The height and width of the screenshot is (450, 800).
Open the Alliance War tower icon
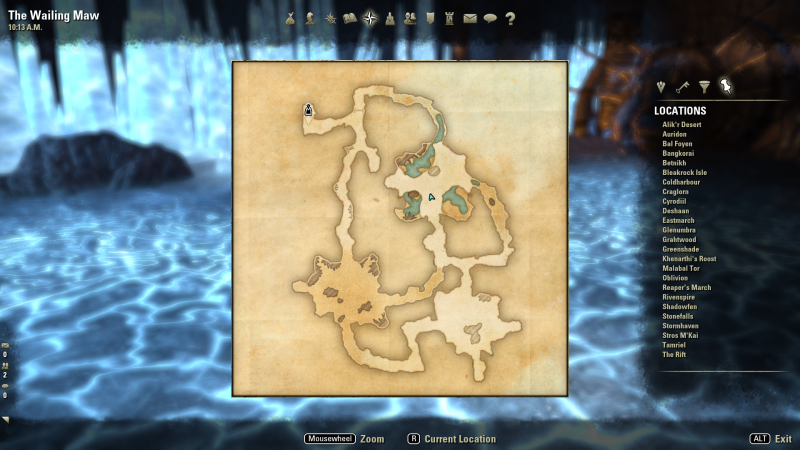(450, 17)
